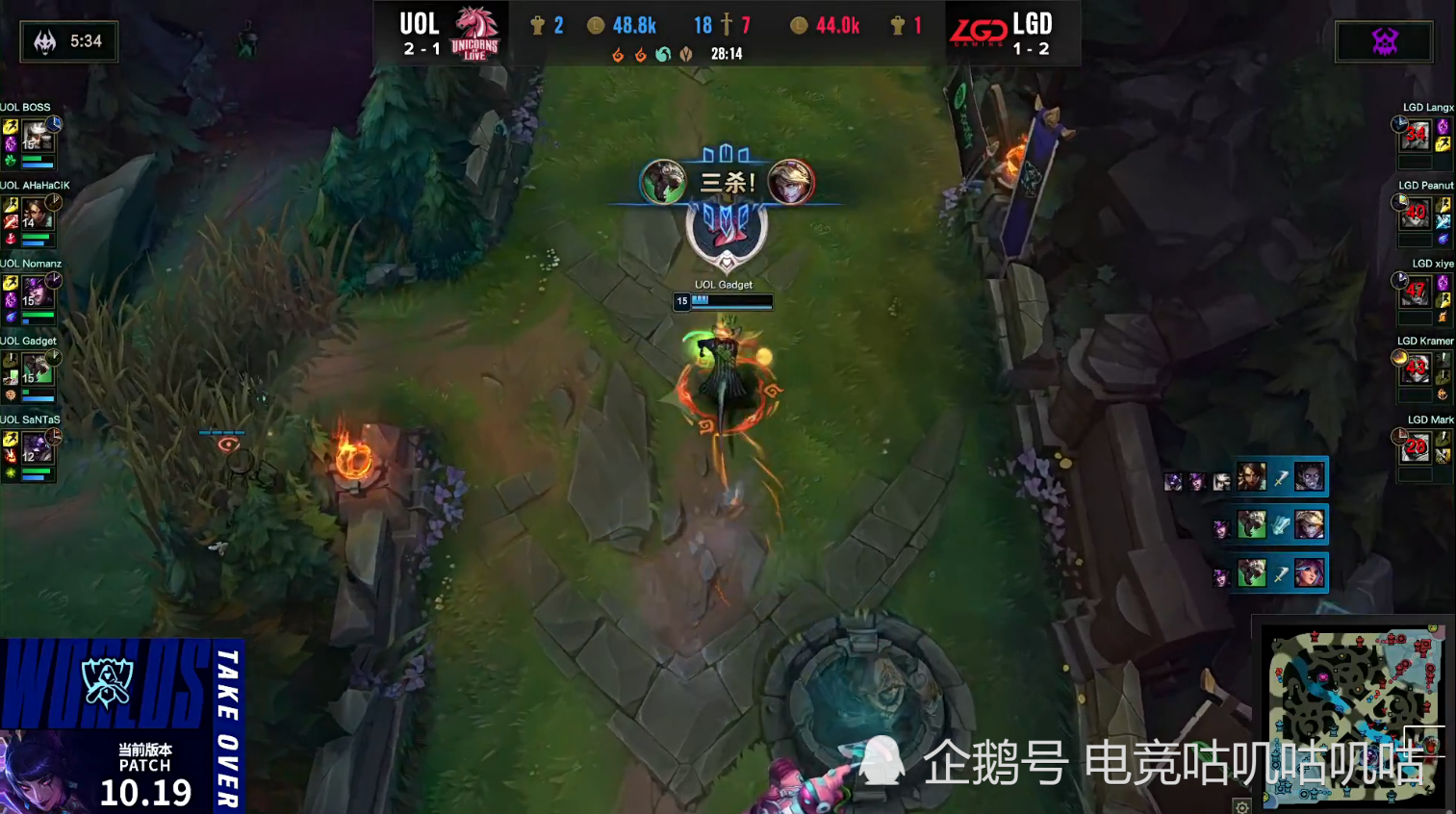This screenshot has width=1456, height=814.
Task: Toggle LGD Kramer's respawn counter
Action: 1415,368
